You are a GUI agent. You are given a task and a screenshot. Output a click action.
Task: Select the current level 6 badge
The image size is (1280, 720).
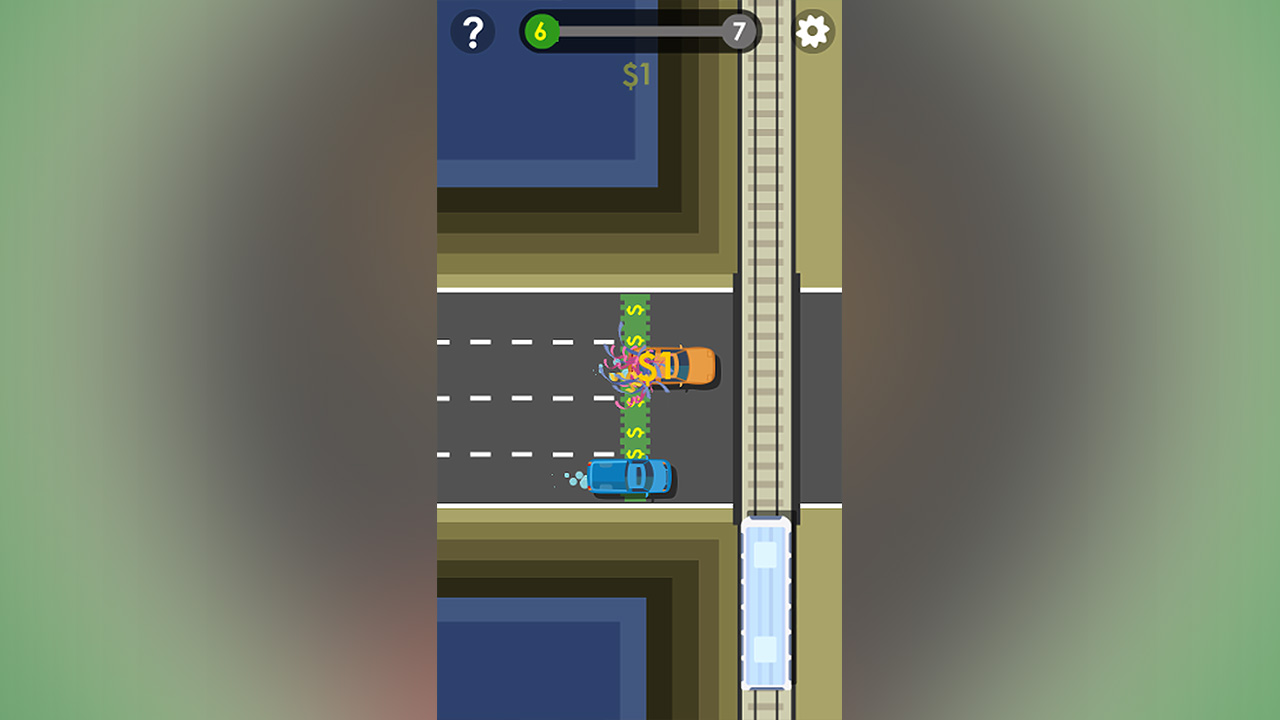(541, 30)
